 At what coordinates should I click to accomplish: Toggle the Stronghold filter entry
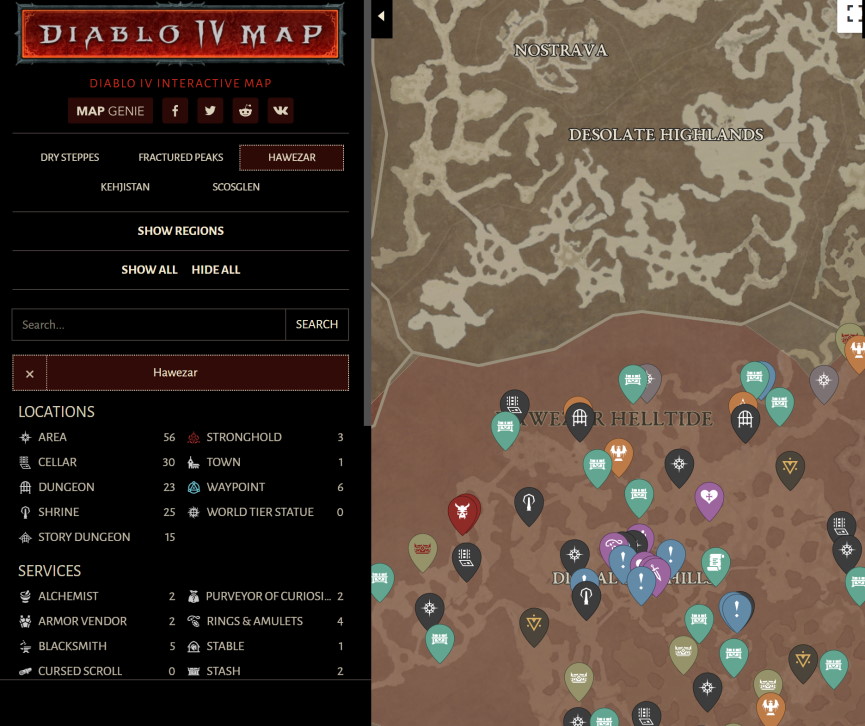tap(244, 437)
